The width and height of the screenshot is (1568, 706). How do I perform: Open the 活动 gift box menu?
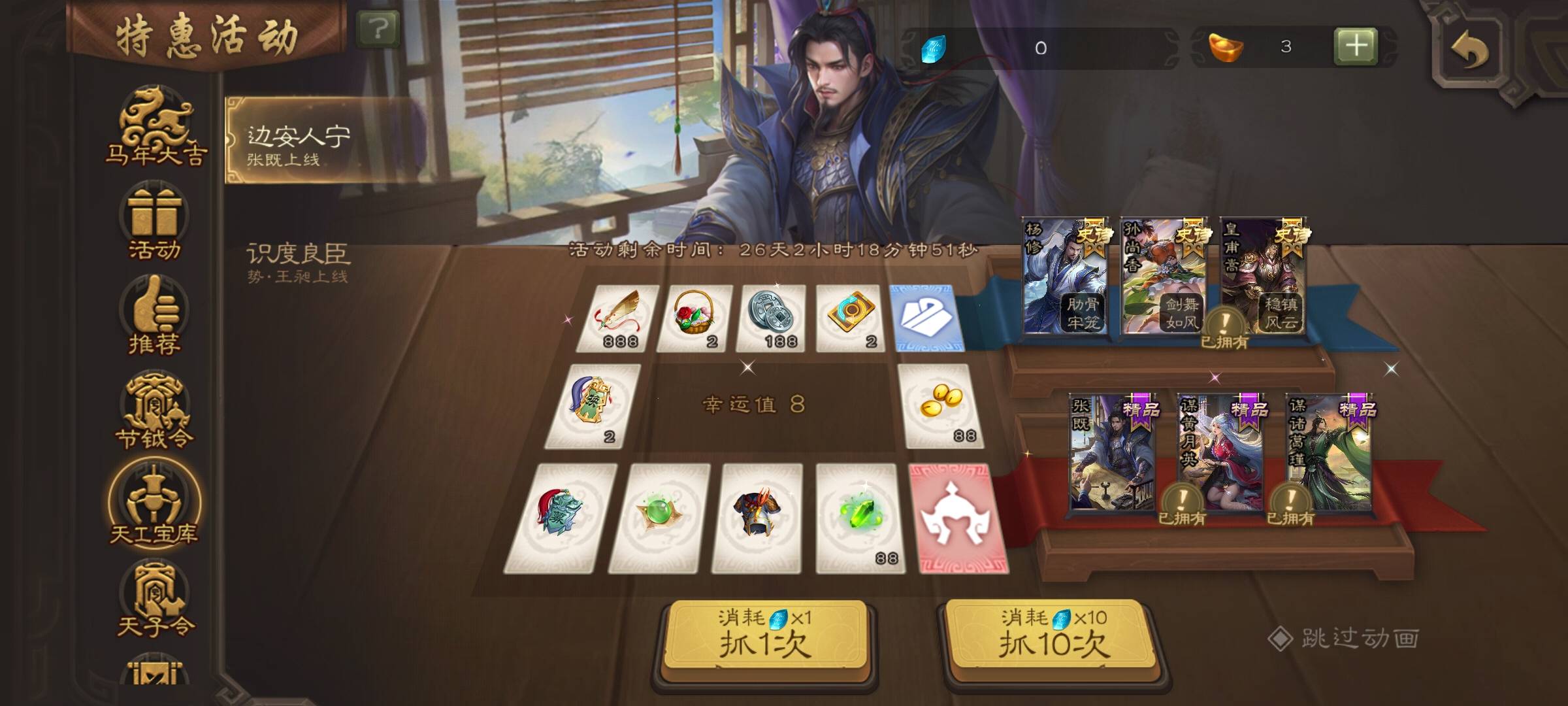point(154,222)
